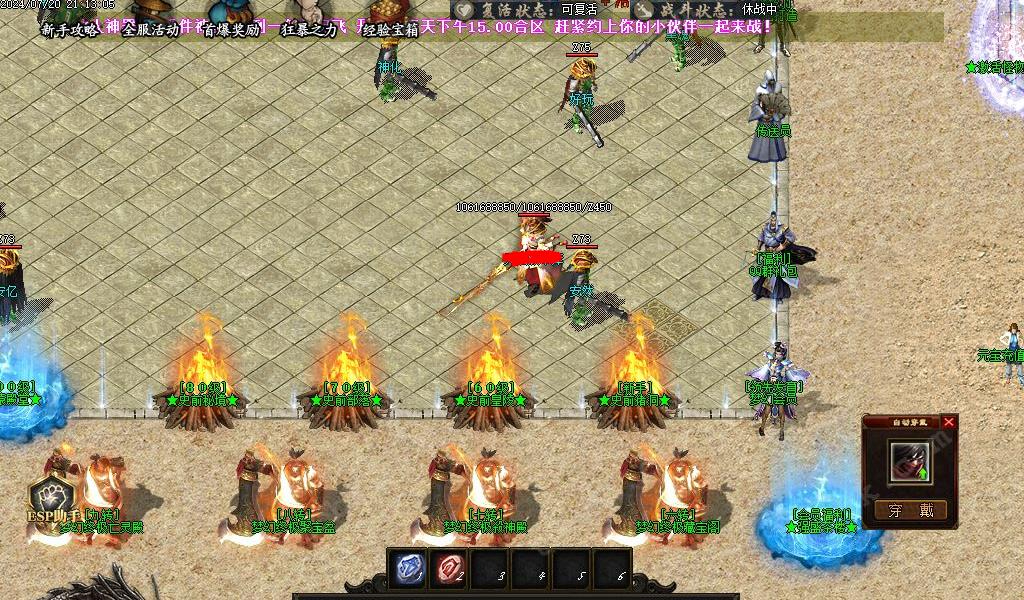Use the red stone in hotbar slot 2

[x=448, y=569]
